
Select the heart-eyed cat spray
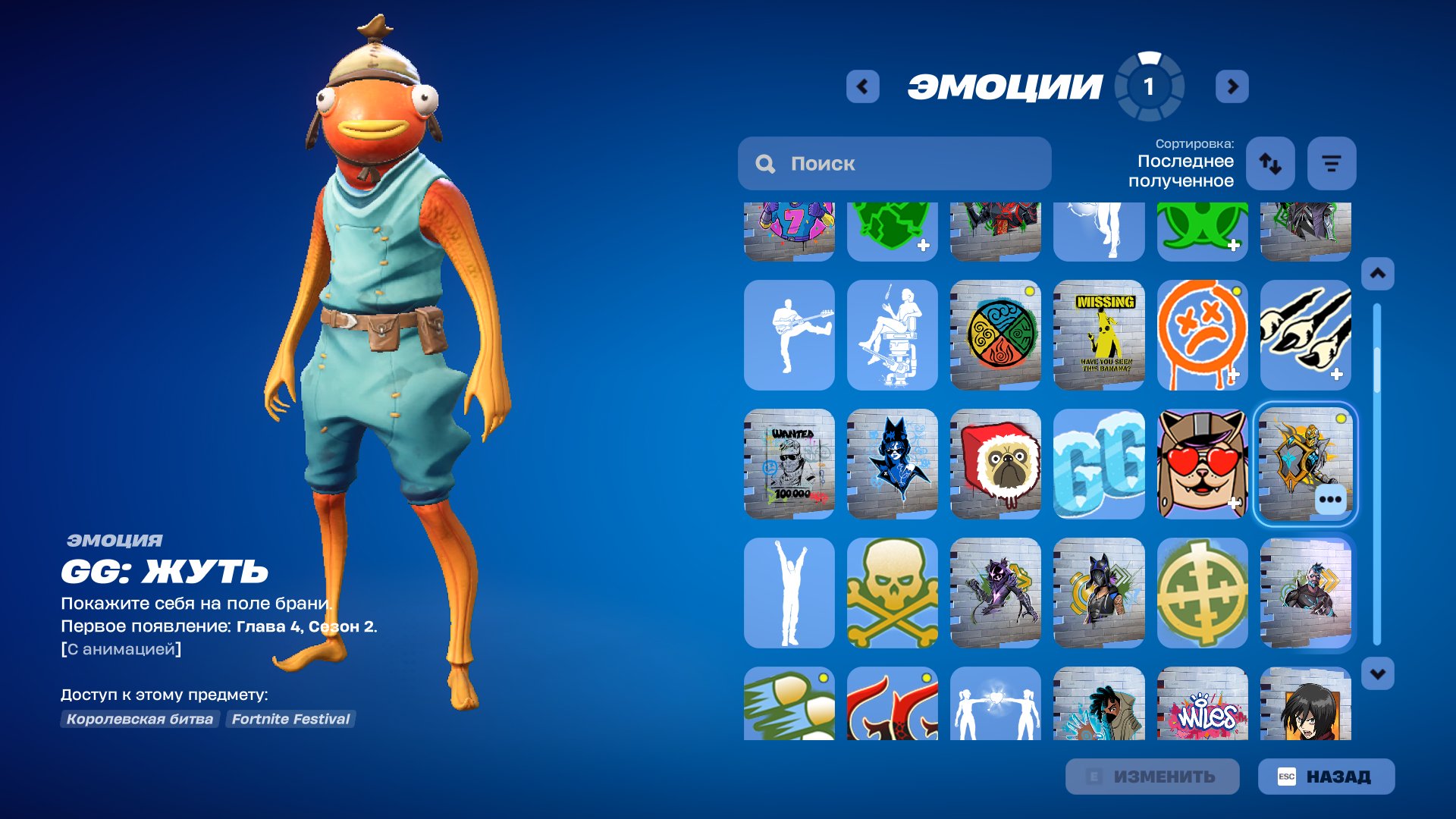pos(1203,465)
